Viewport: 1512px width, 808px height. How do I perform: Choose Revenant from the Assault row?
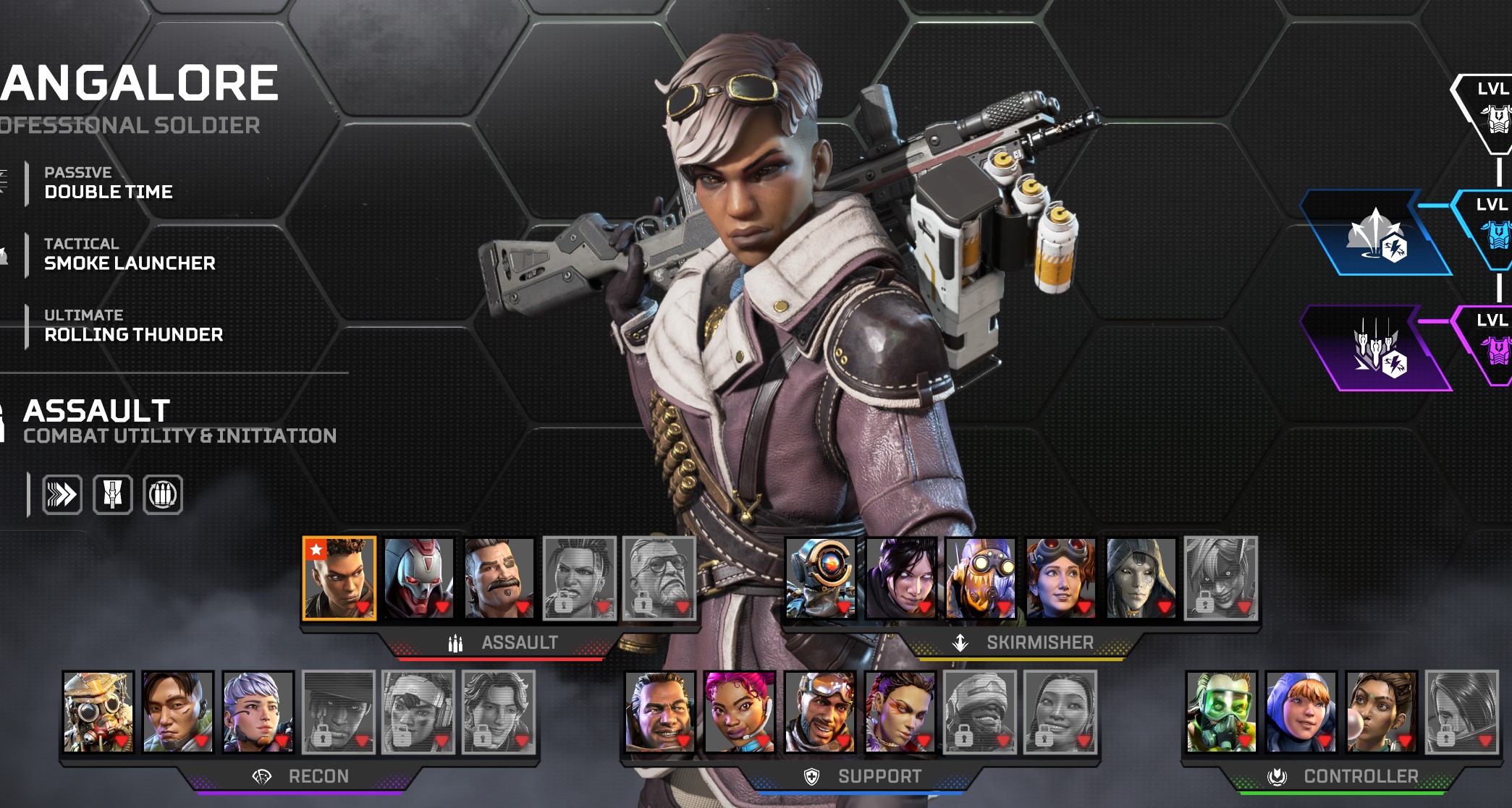(418, 578)
